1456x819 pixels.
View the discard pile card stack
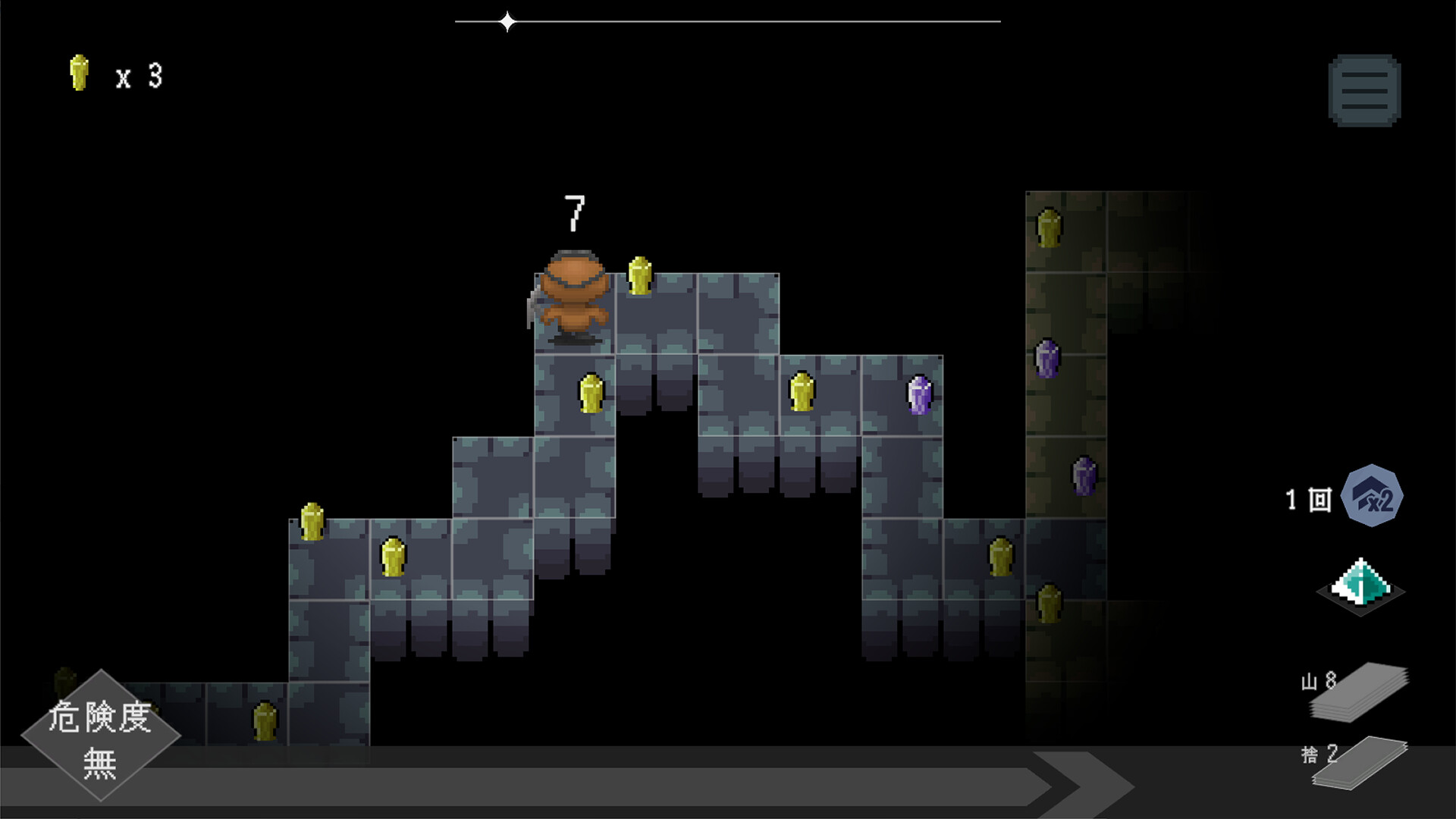(1360, 762)
